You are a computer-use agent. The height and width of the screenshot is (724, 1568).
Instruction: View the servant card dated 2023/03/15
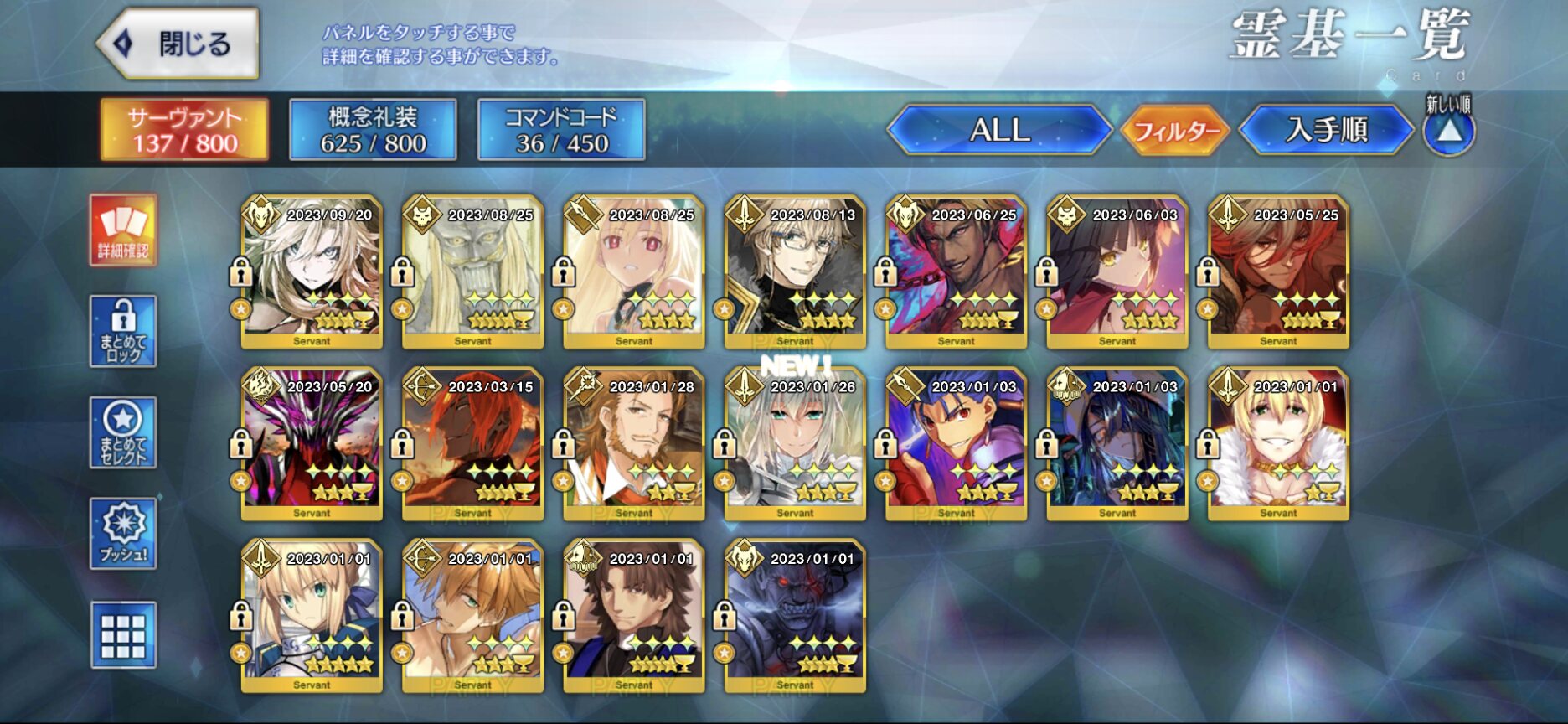(472, 444)
